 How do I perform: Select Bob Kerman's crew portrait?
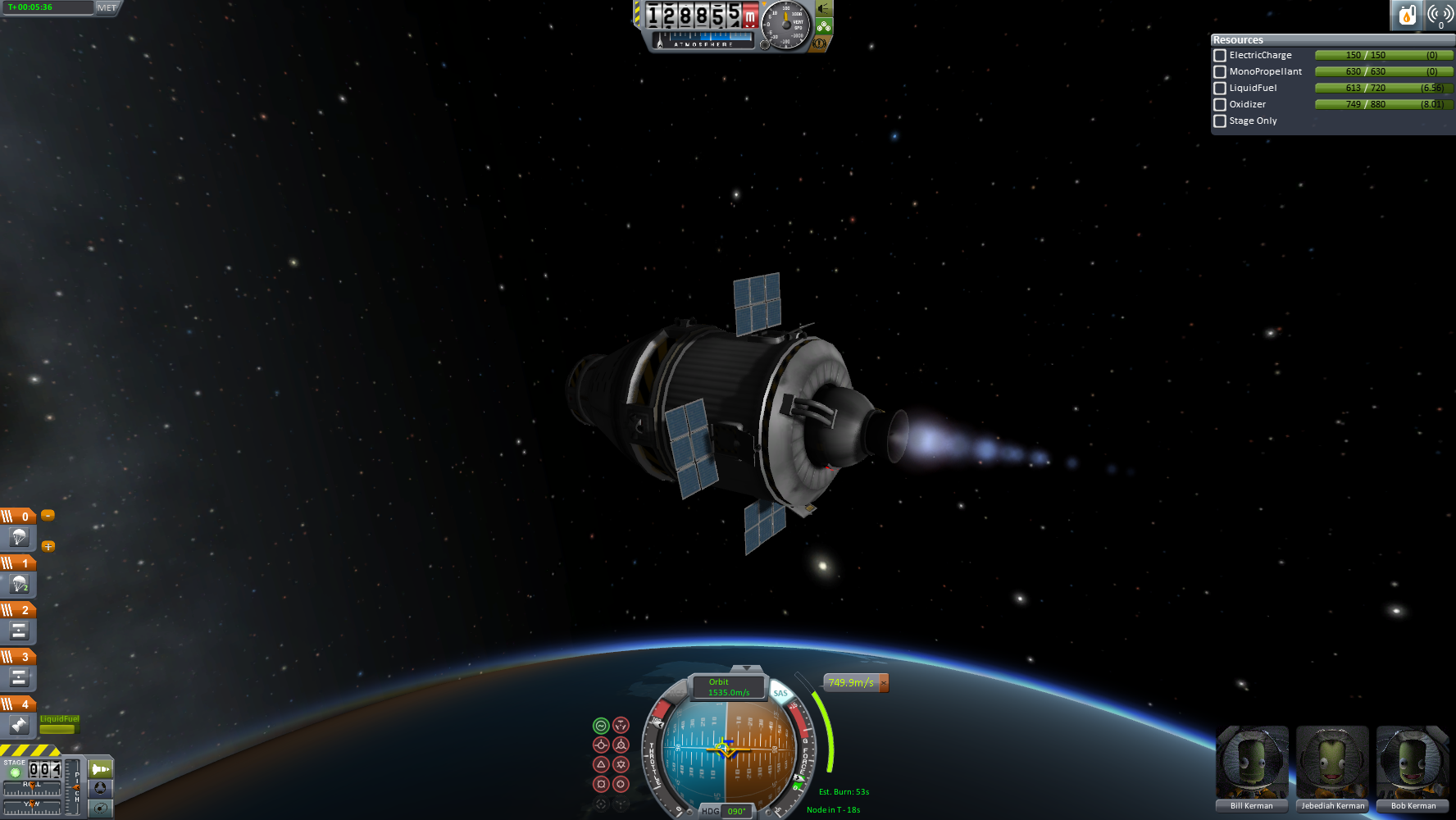[x=1413, y=763]
